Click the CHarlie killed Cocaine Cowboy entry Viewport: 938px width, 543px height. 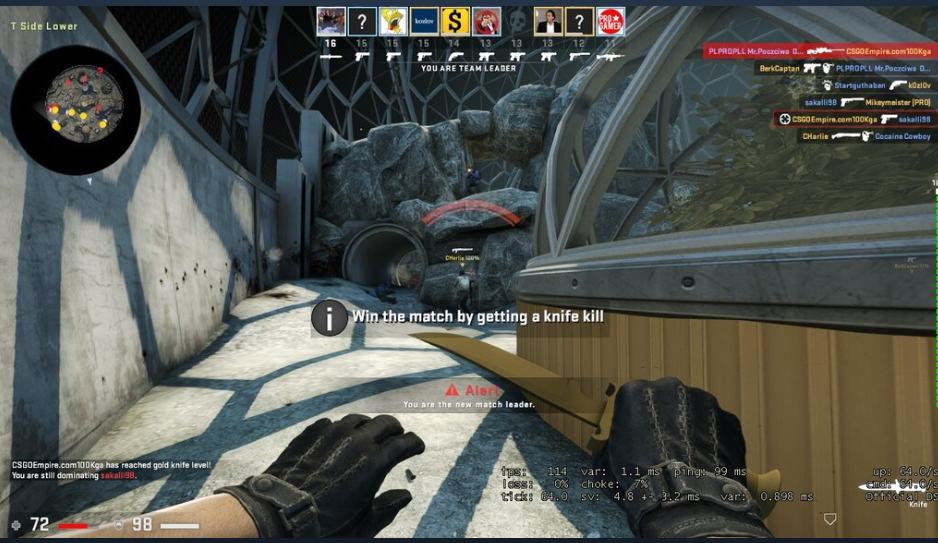(865, 136)
